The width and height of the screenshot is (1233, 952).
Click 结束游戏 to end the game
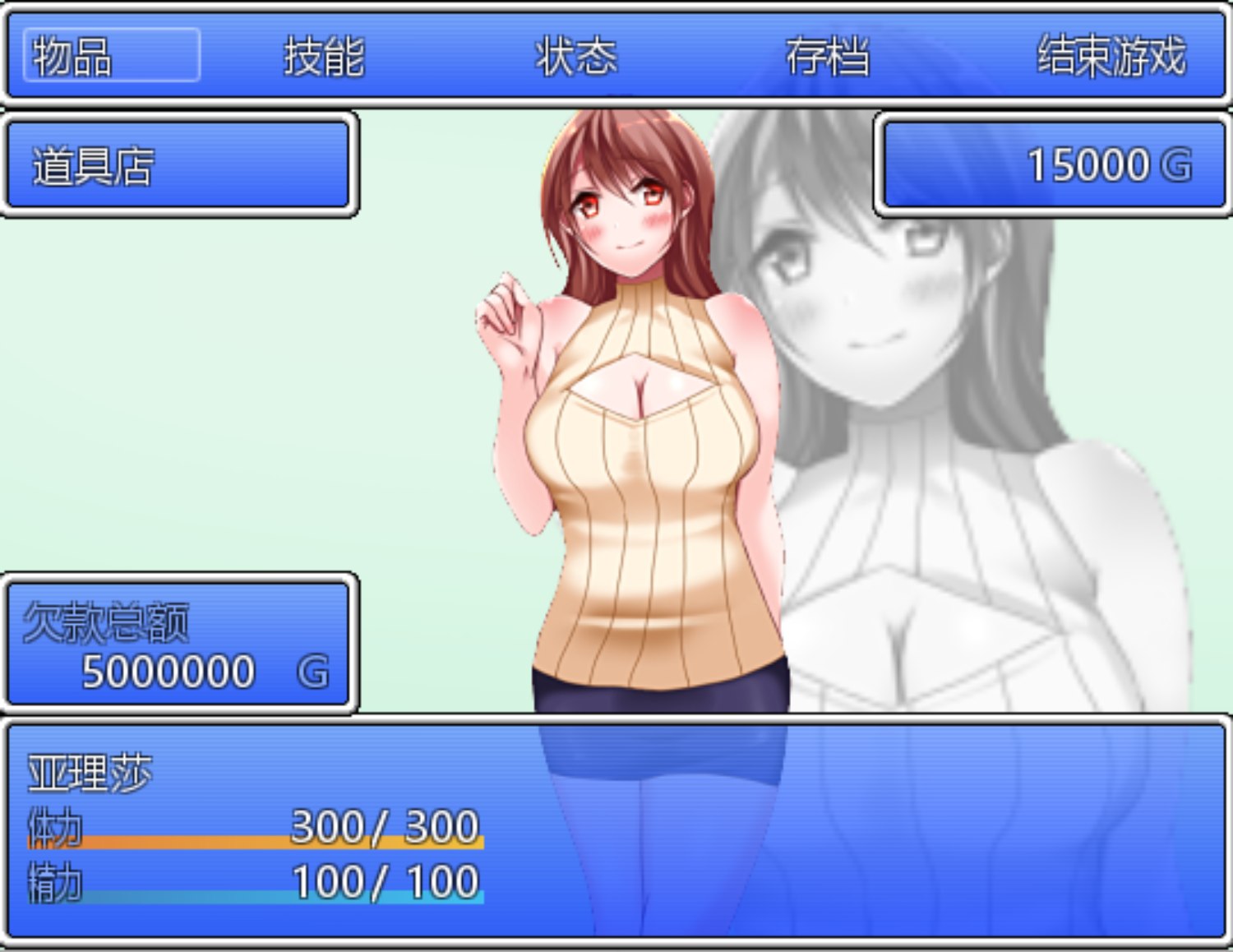(1111, 56)
